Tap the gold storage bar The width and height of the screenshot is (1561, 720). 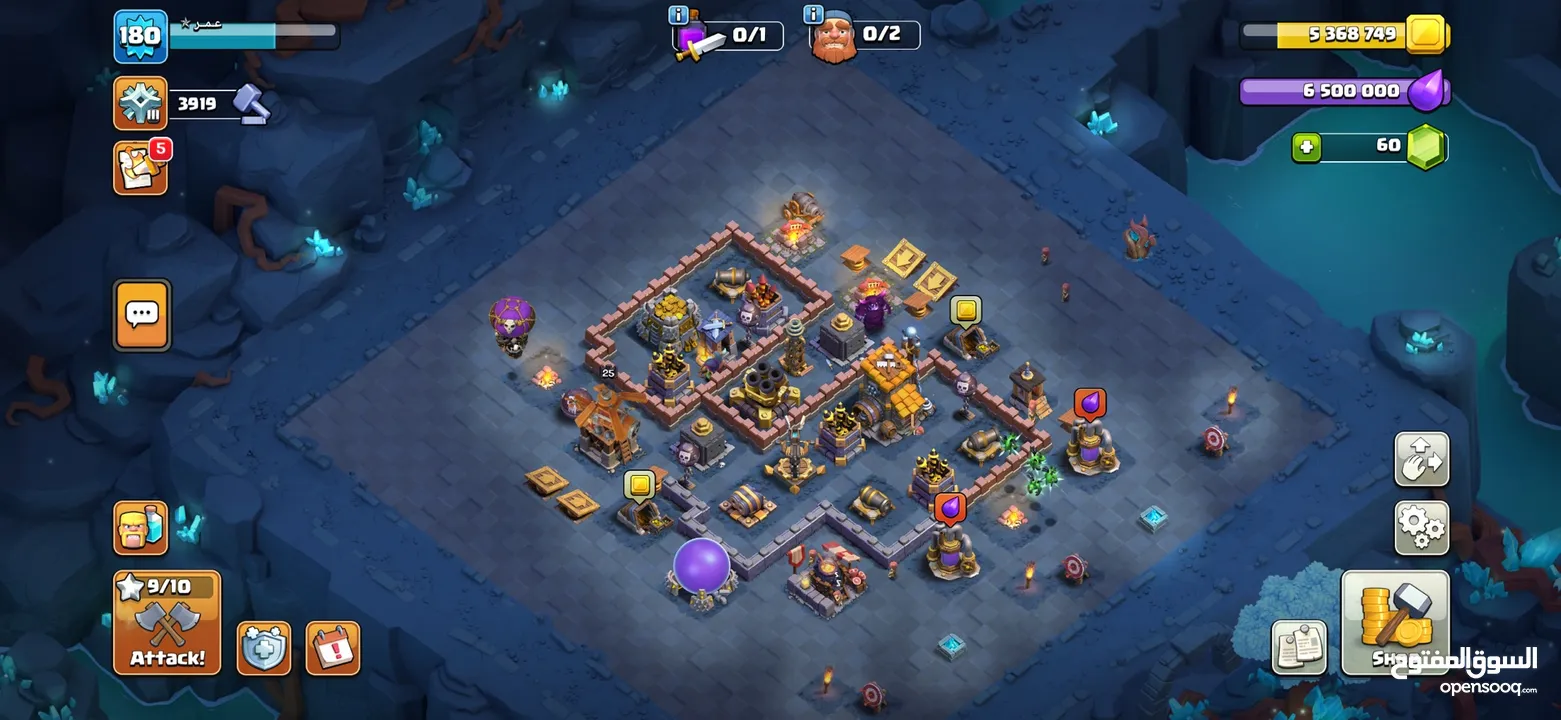coord(1340,34)
